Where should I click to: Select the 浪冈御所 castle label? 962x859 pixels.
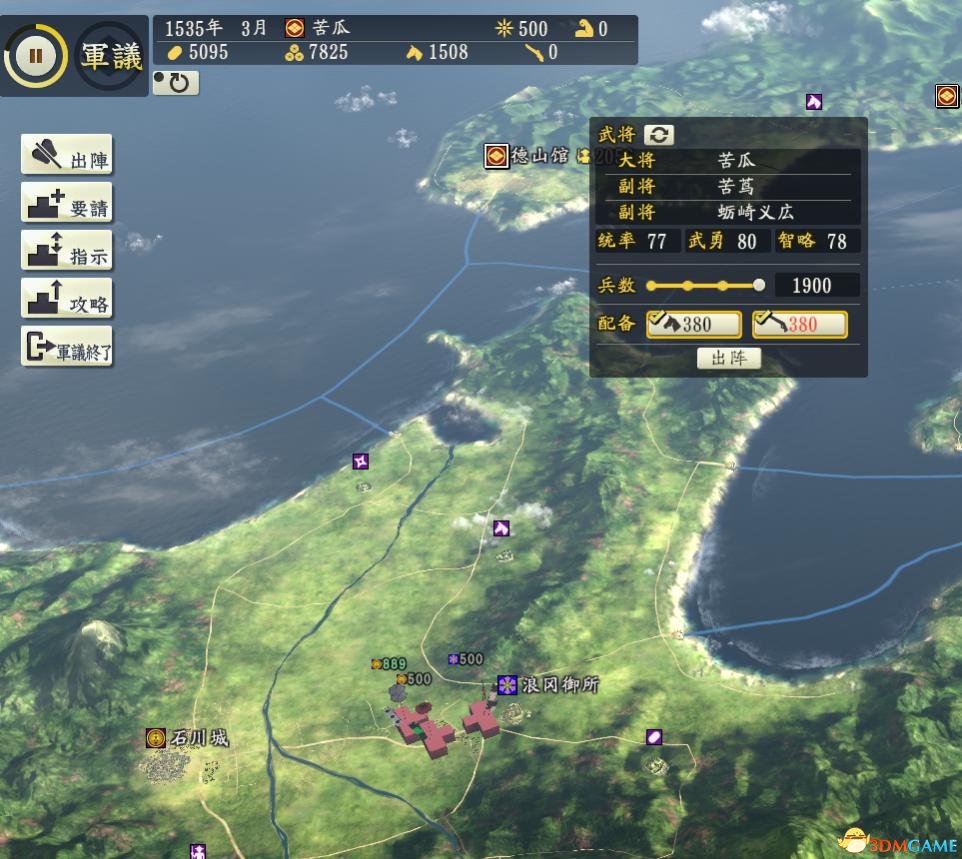pos(549,685)
